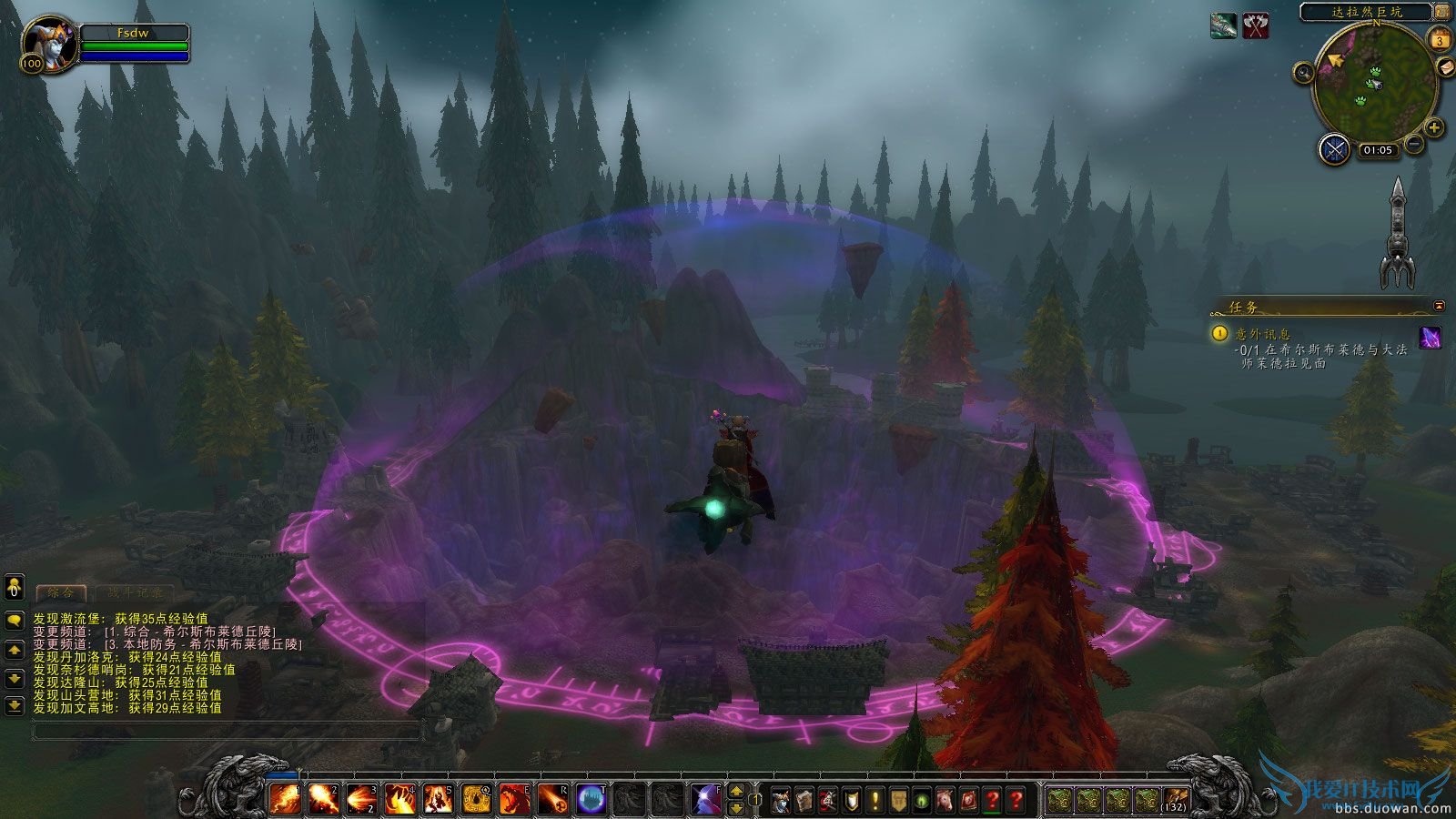Screen dimensions: 1456x819
Task: Open the calendar icon showing day 3
Action: (1440, 40)
